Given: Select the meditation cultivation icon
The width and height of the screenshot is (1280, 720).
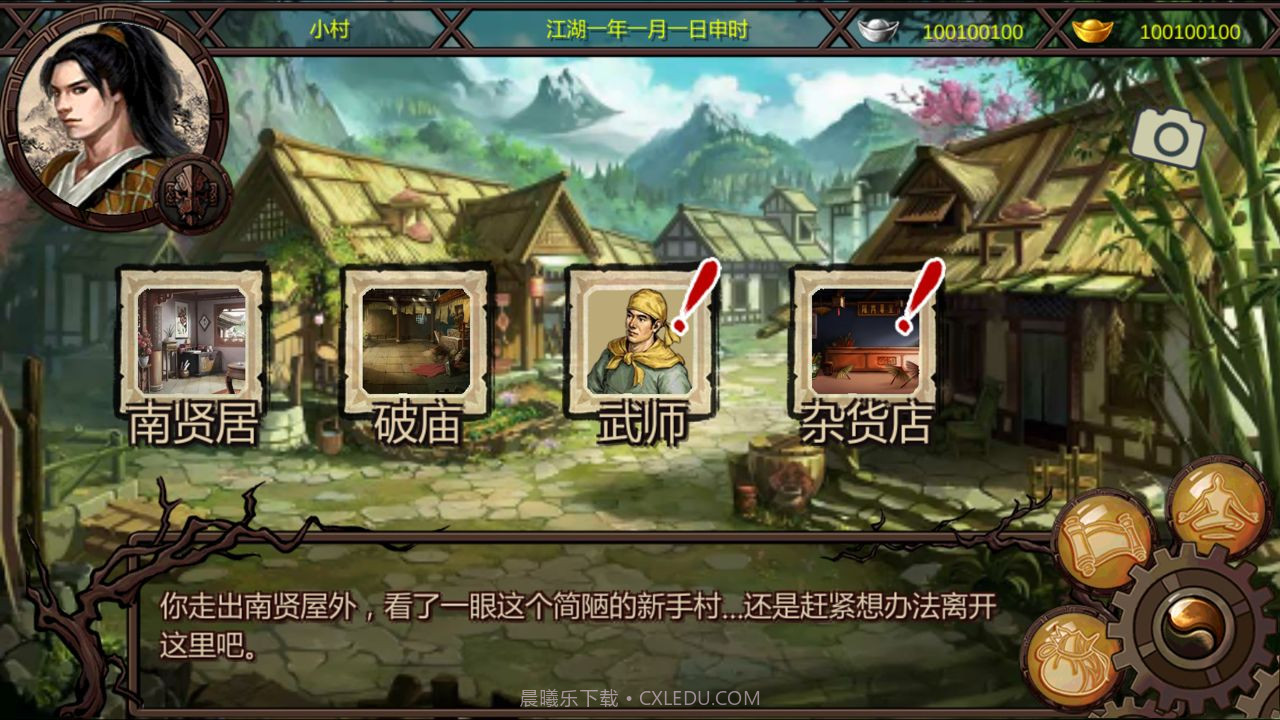Looking at the screenshot, I should pos(1215,505).
